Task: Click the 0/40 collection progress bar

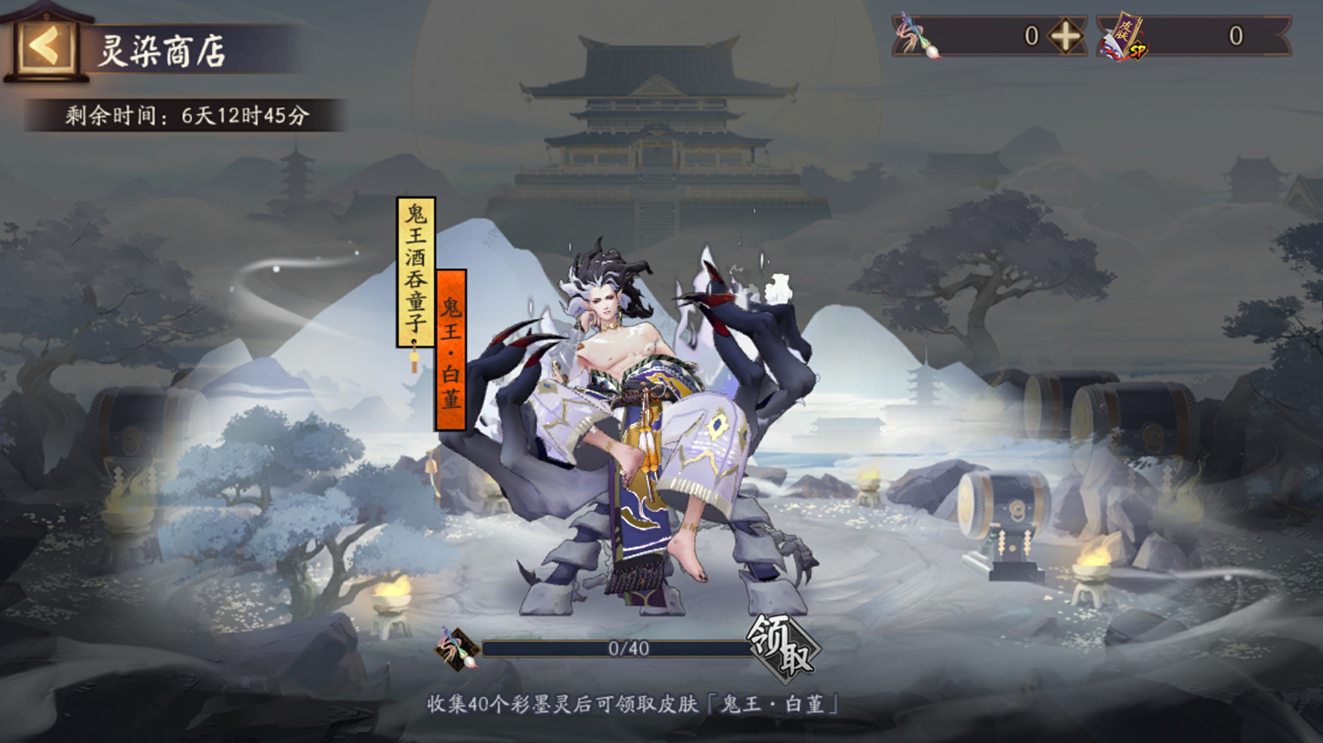Action: (615, 651)
